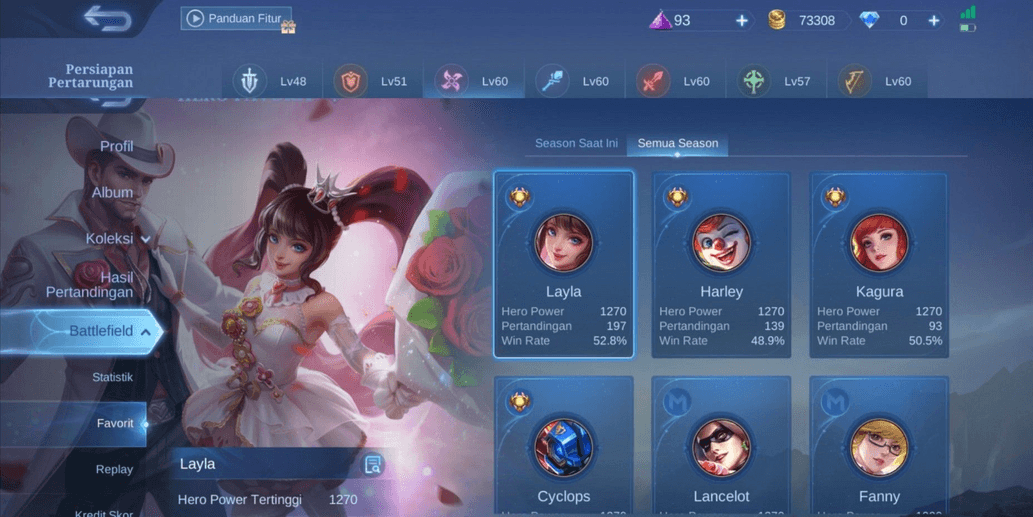Open the Panduan Fitur guide
This screenshot has height=517, width=1033.
236,19
